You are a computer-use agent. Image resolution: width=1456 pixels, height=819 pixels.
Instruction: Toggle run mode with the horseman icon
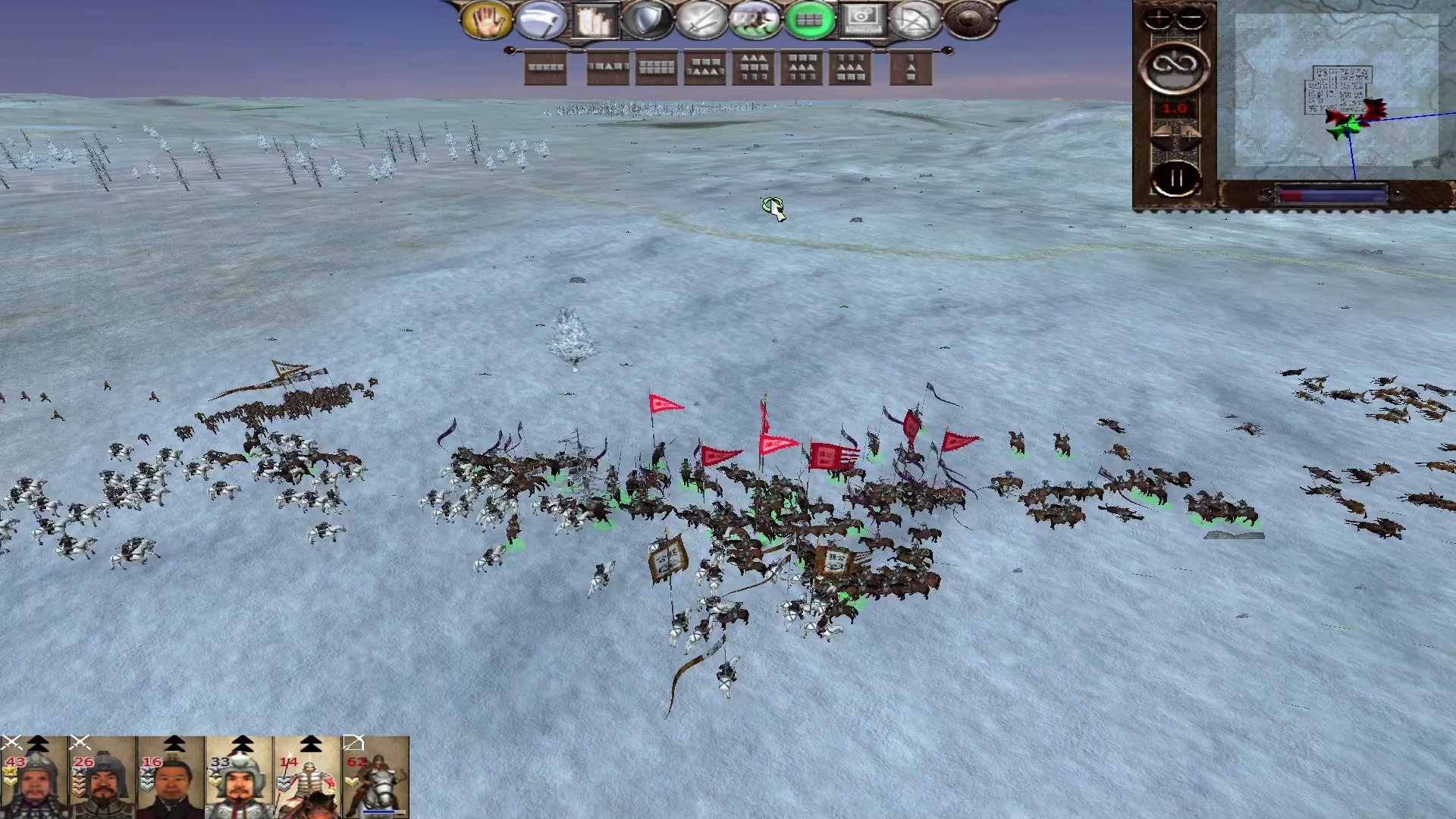point(755,20)
